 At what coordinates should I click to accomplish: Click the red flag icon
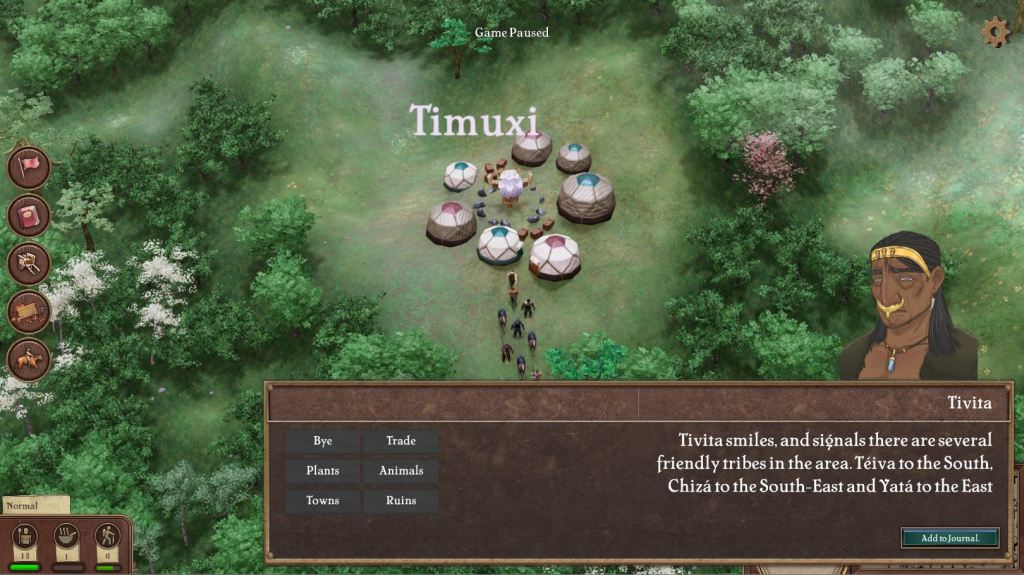(x=29, y=167)
